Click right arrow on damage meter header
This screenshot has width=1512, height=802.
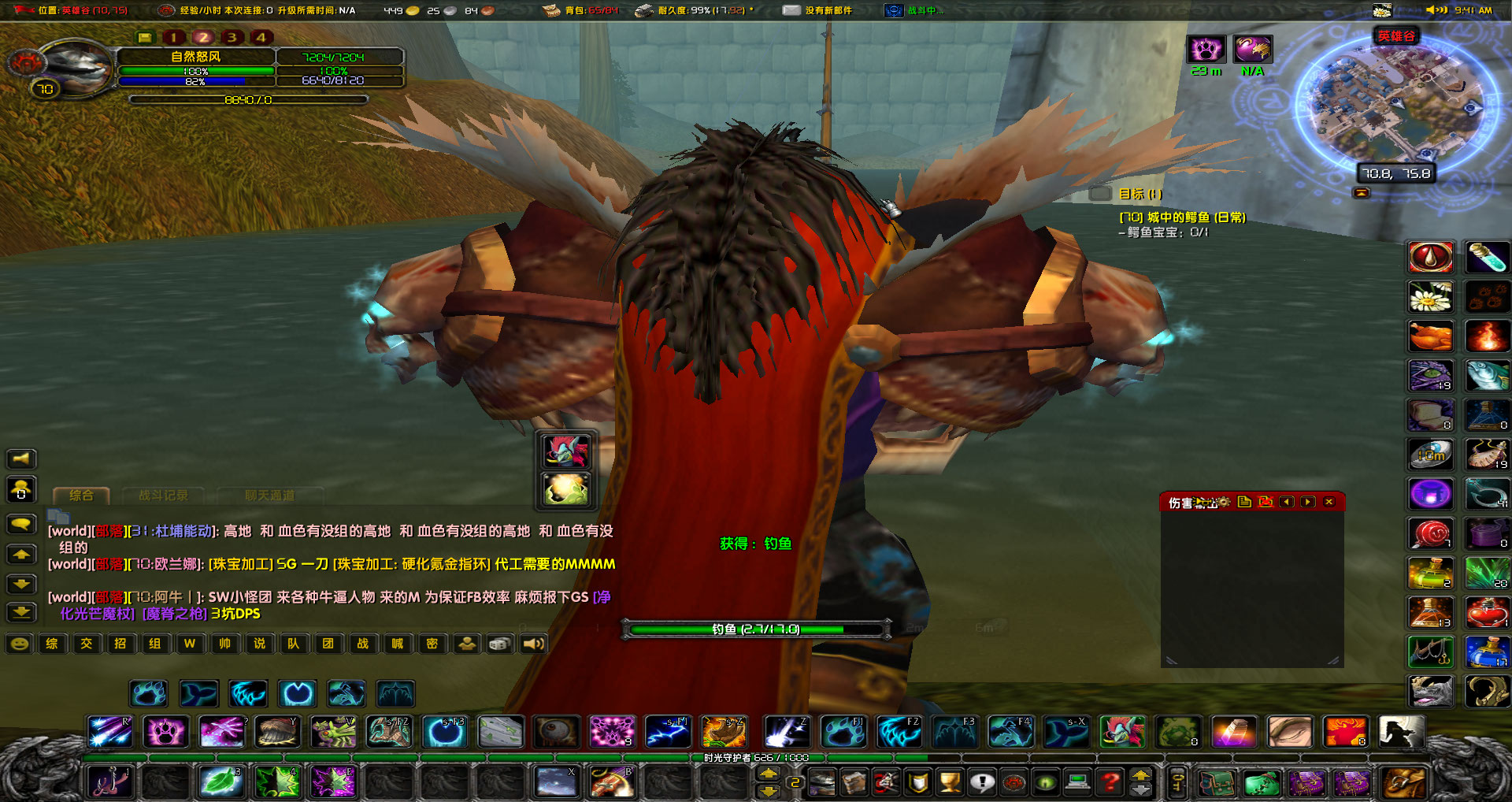[x=1308, y=502]
